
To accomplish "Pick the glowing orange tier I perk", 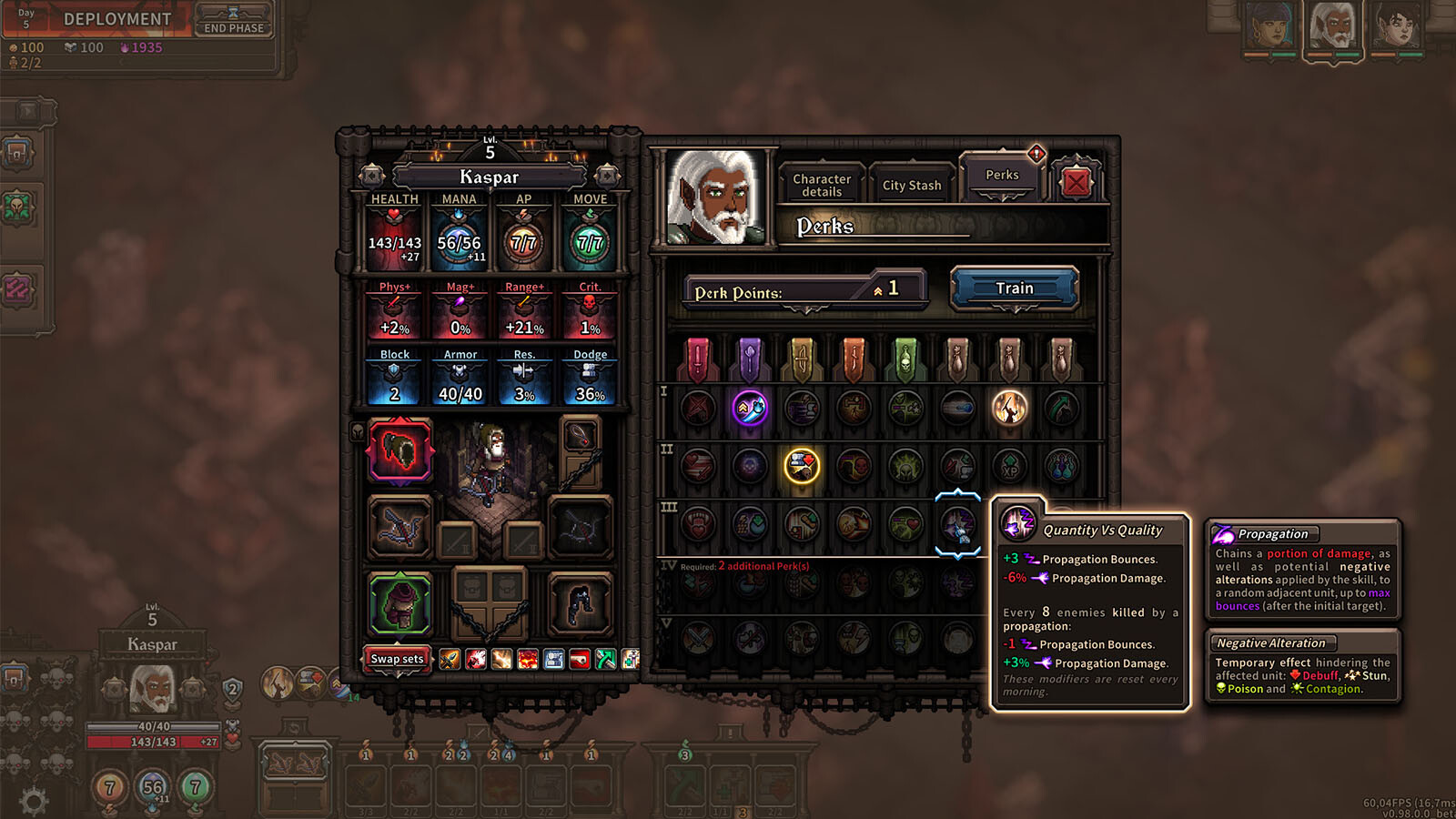I will [x=1009, y=408].
